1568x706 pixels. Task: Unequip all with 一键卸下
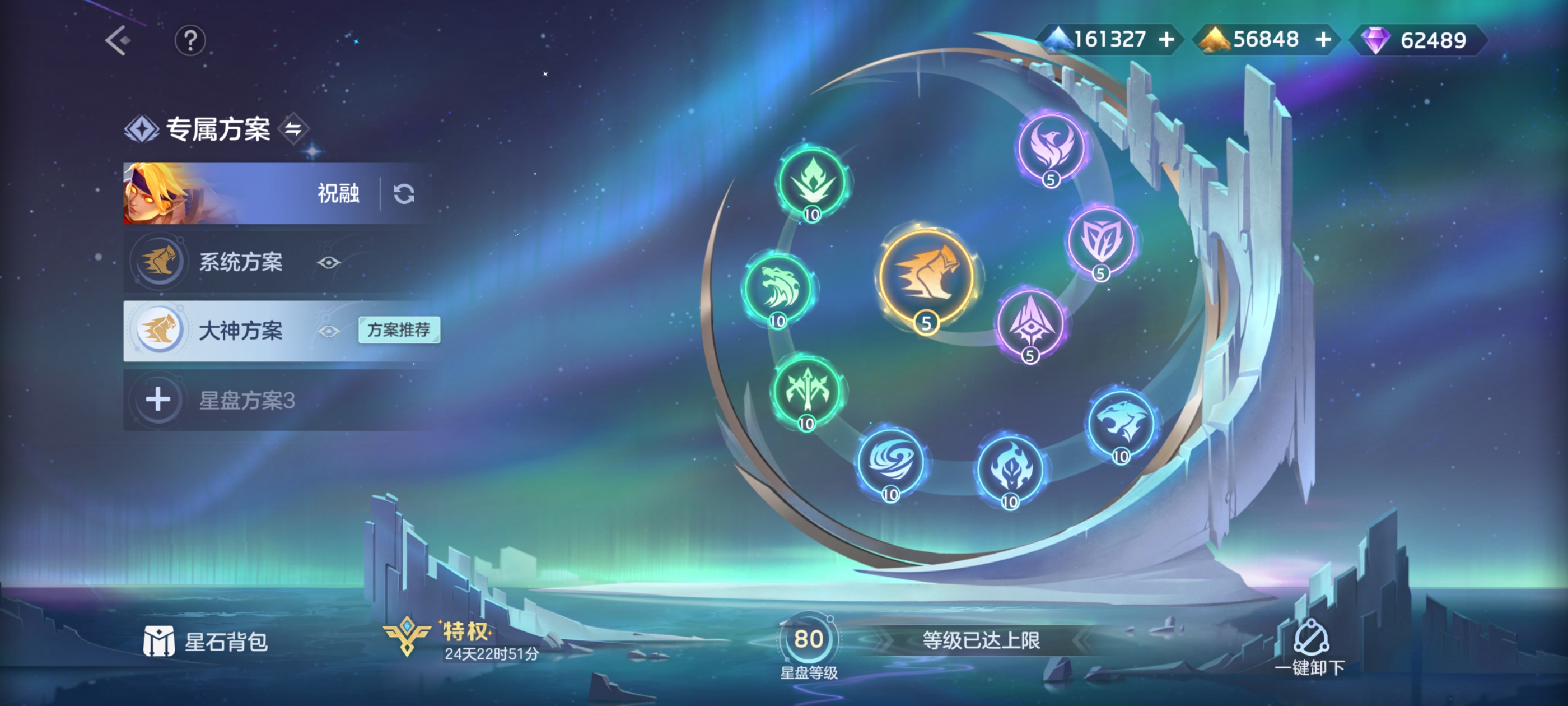(x=1310, y=647)
